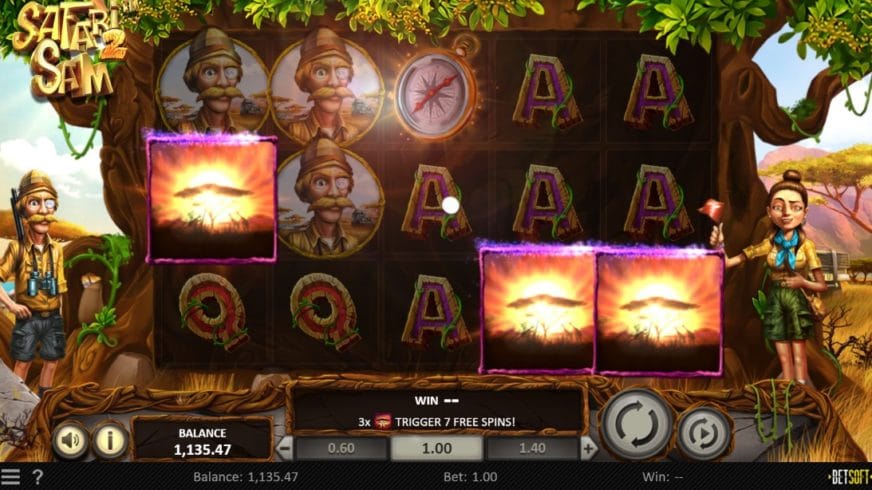
Task: Decrease the bet with the minus arrow
Action: (x=285, y=448)
